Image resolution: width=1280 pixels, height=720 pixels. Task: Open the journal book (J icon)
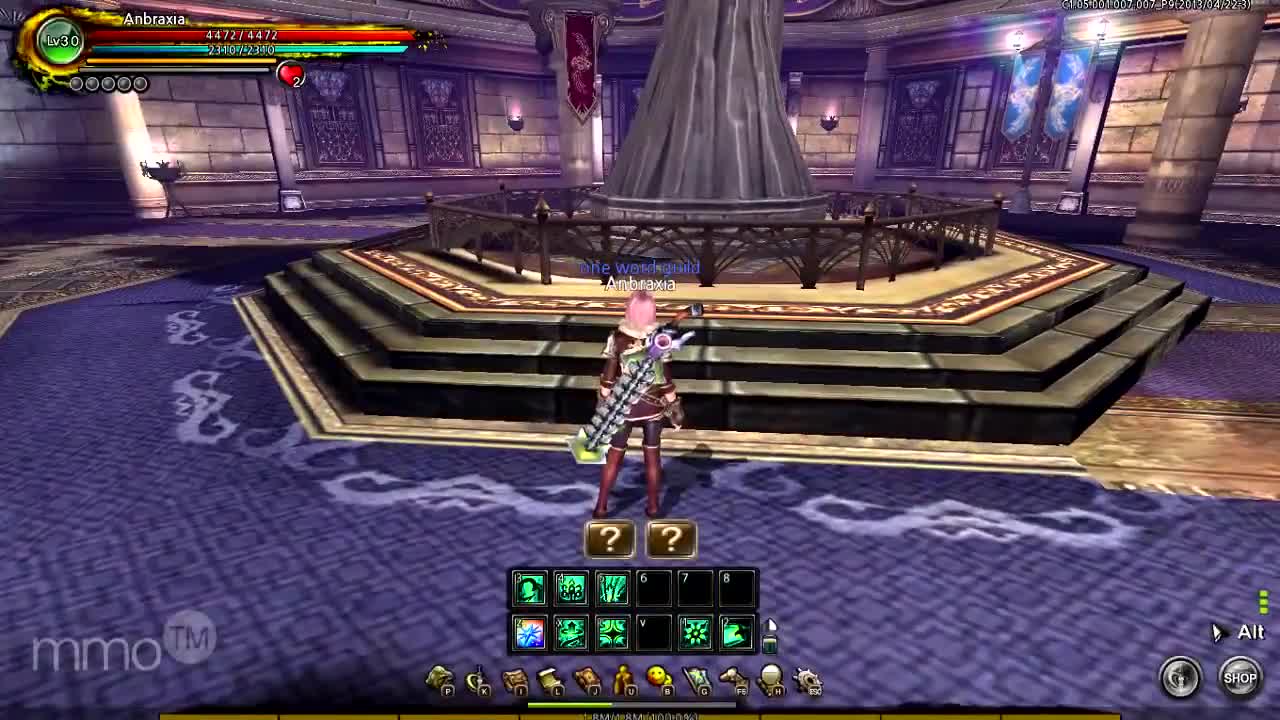(587, 678)
